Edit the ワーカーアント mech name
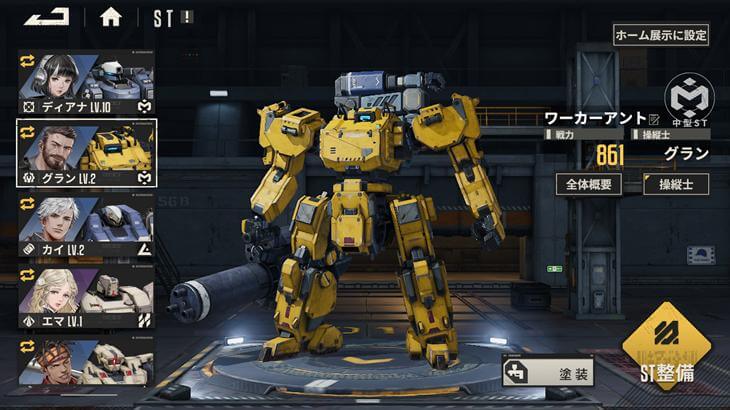 655,119
